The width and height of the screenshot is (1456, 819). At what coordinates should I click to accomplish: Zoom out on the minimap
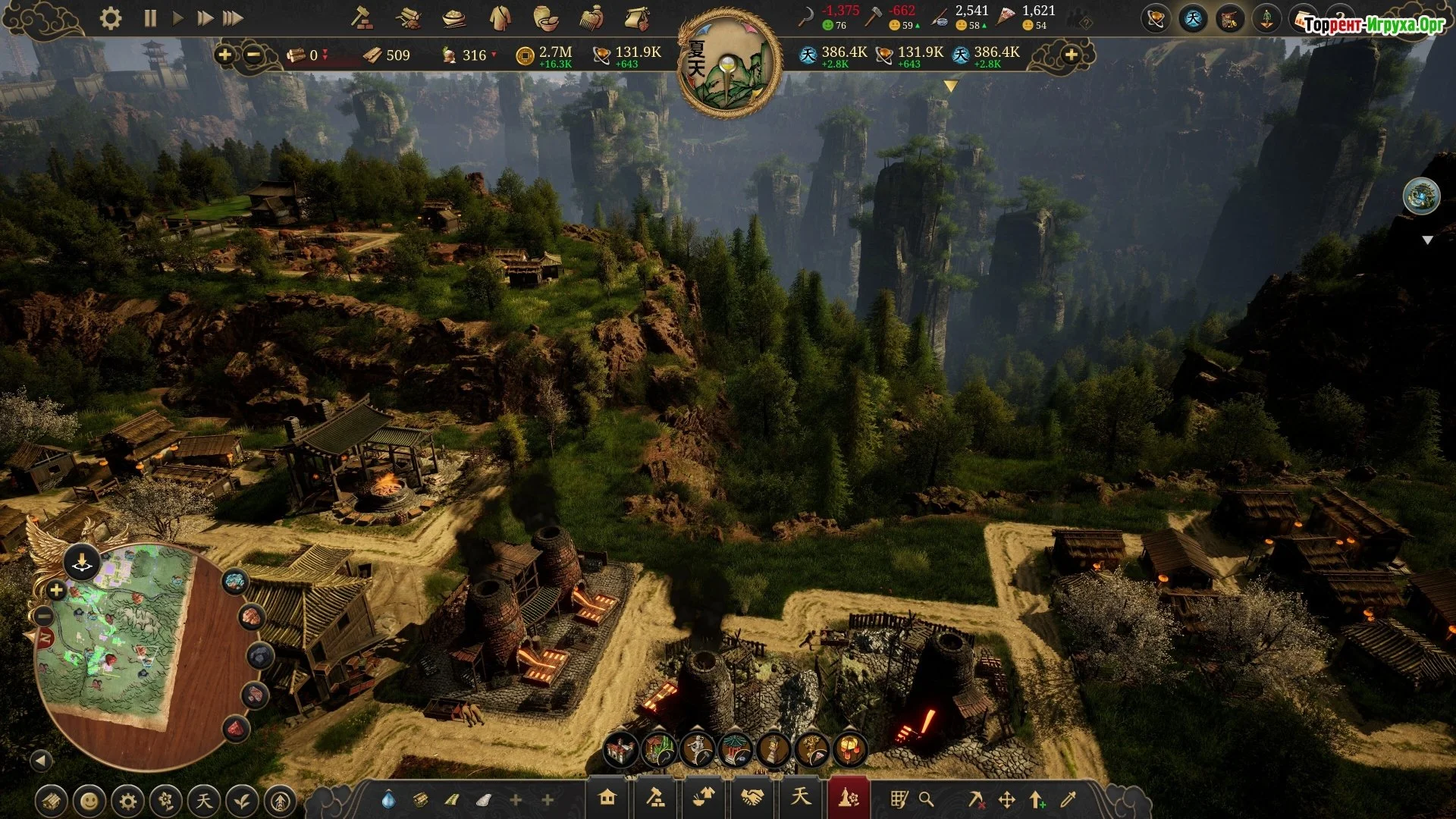pos(44,616)
